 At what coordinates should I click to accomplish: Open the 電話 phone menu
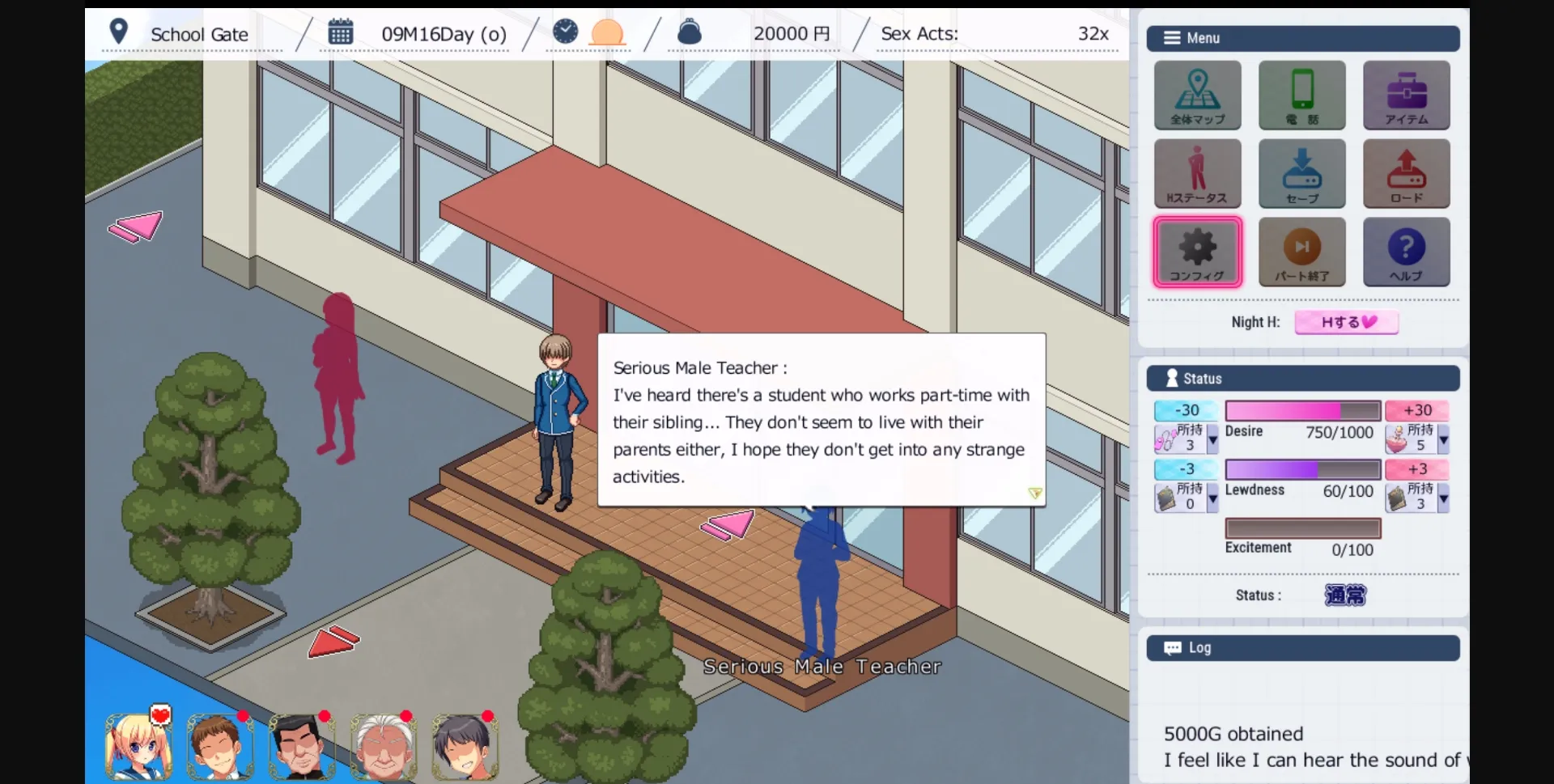(1301, 95)
